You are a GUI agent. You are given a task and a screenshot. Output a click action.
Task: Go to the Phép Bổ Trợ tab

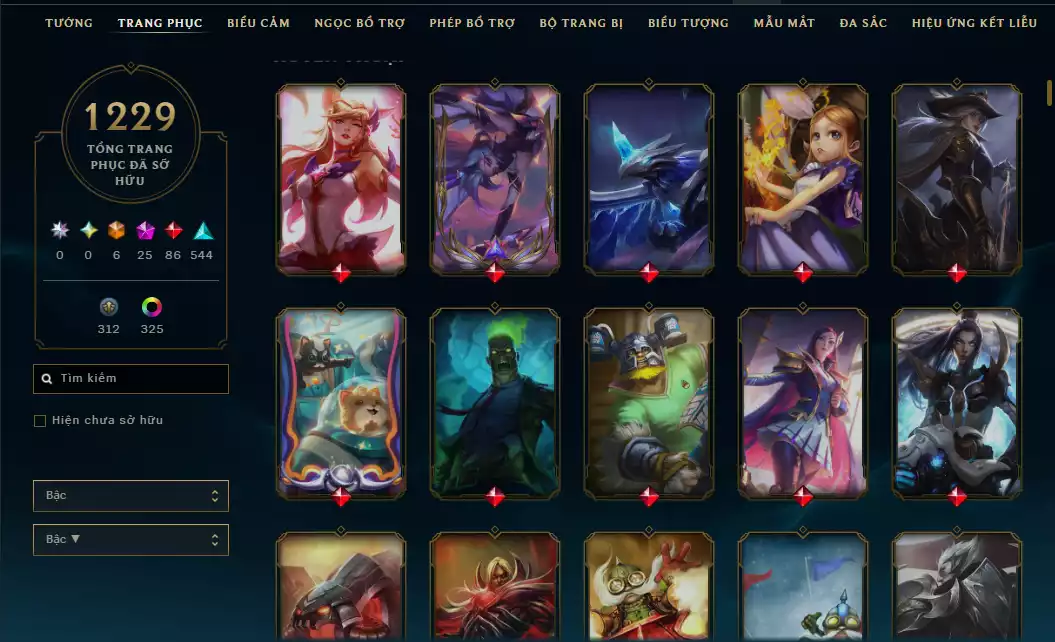click(472, 23)
